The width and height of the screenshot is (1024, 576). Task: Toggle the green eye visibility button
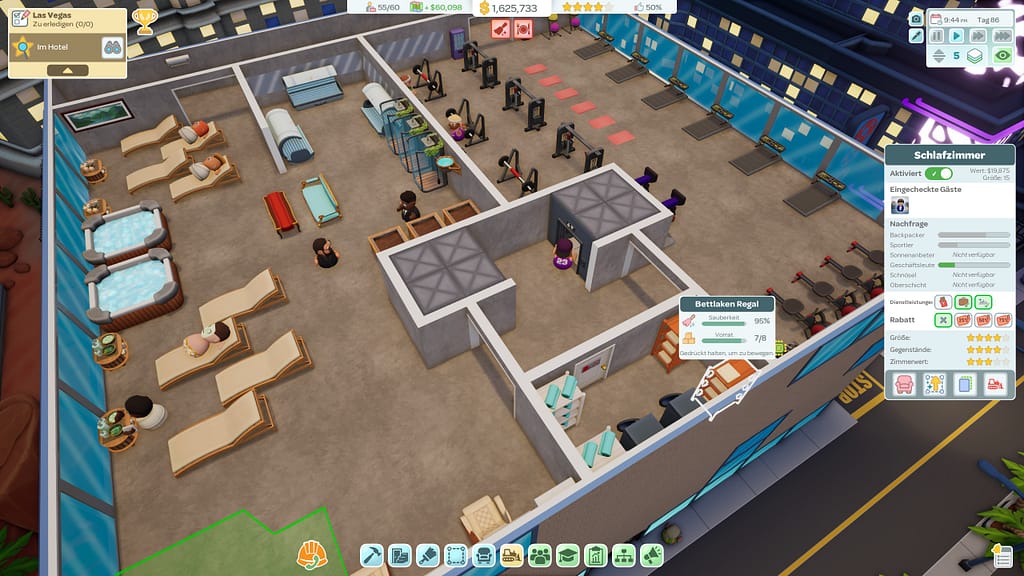1001,56
